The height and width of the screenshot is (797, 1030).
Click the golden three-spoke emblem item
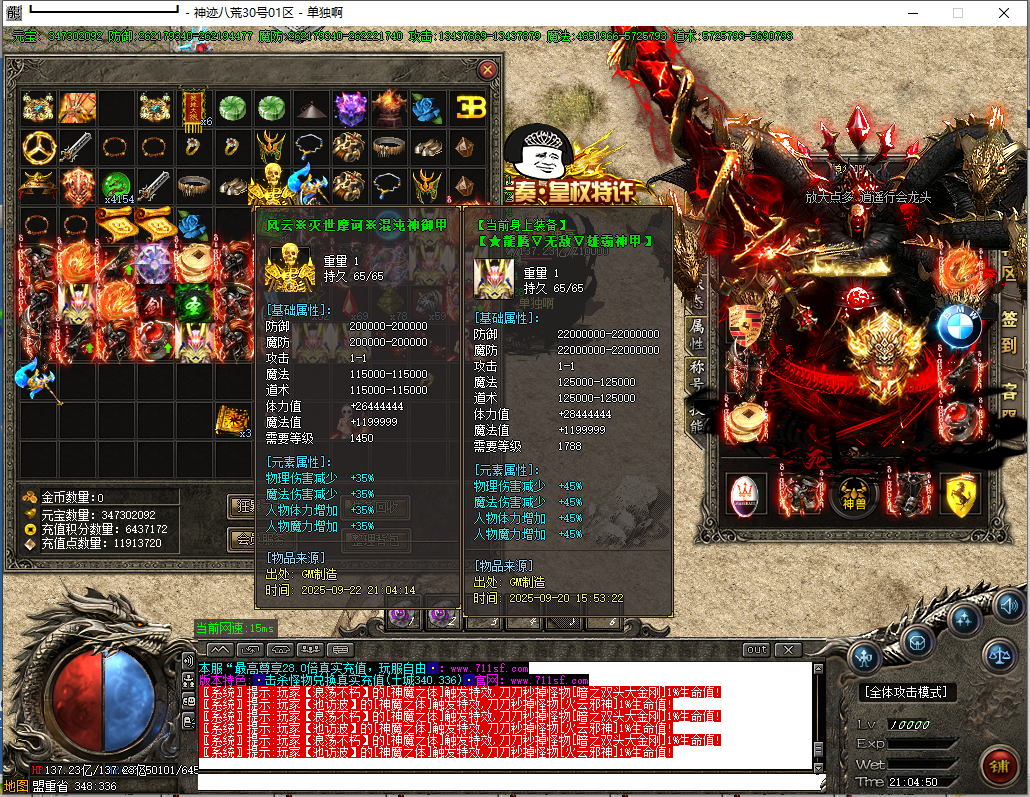click(39, 147)
